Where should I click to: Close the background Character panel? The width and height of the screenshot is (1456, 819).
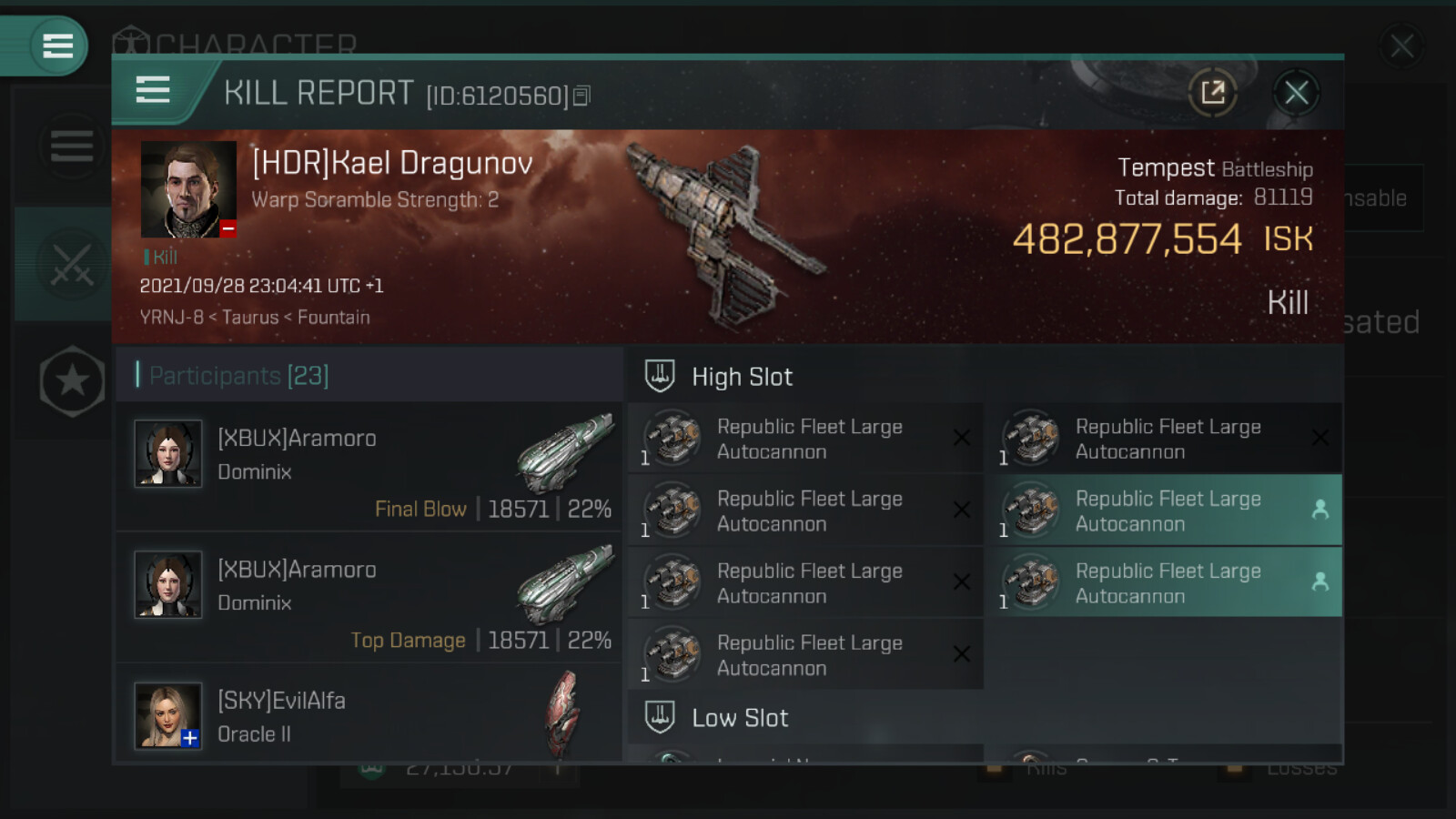tap(1401, 45)
